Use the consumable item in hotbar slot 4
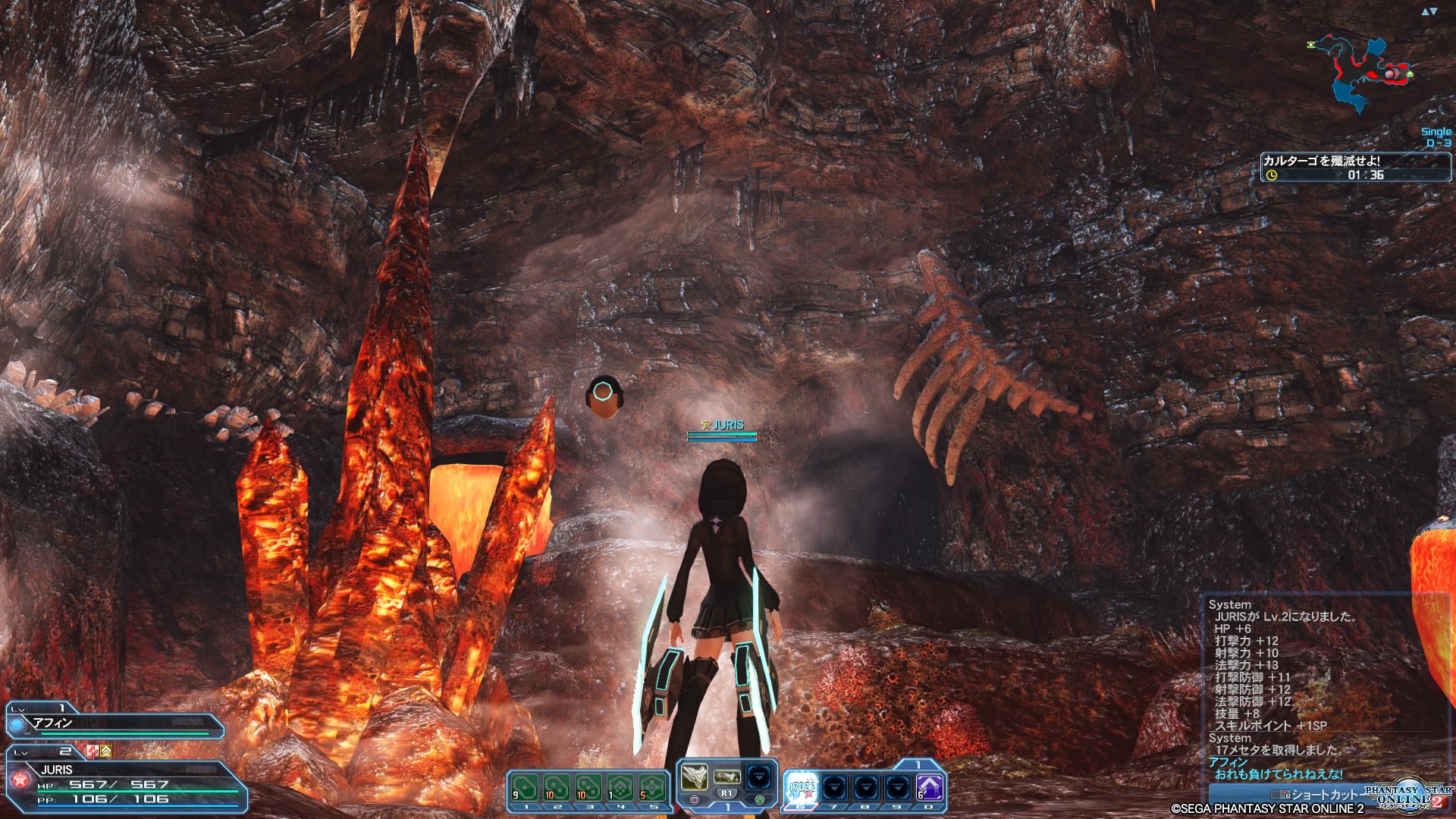1456x819 pixels. coord(620,787)
